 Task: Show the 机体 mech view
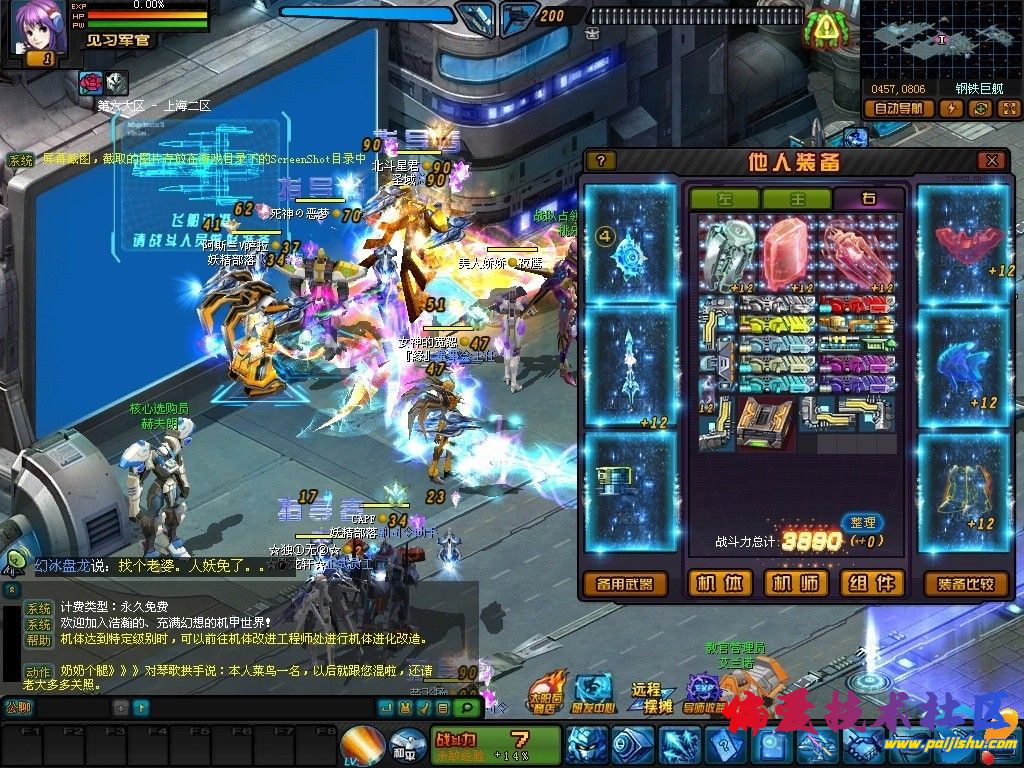(x=720, y=584)
